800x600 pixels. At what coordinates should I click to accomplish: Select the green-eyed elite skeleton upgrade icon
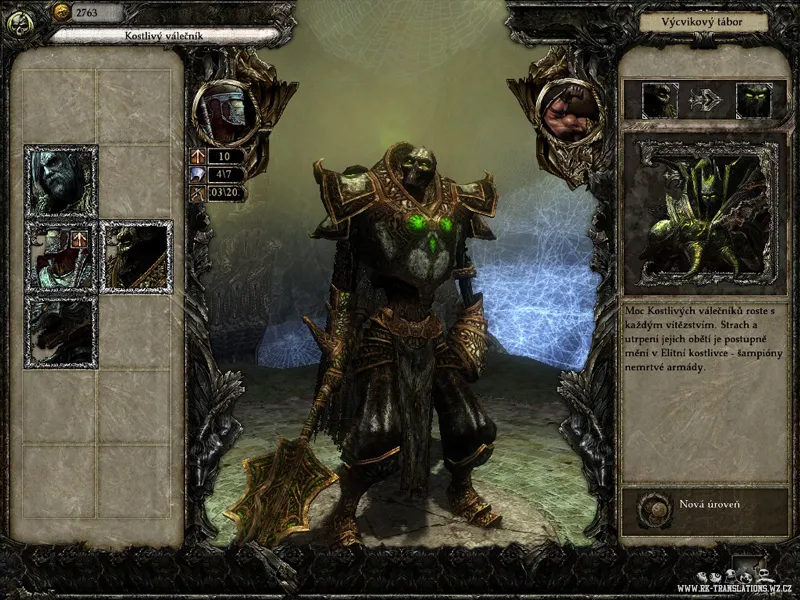[753, 100]
